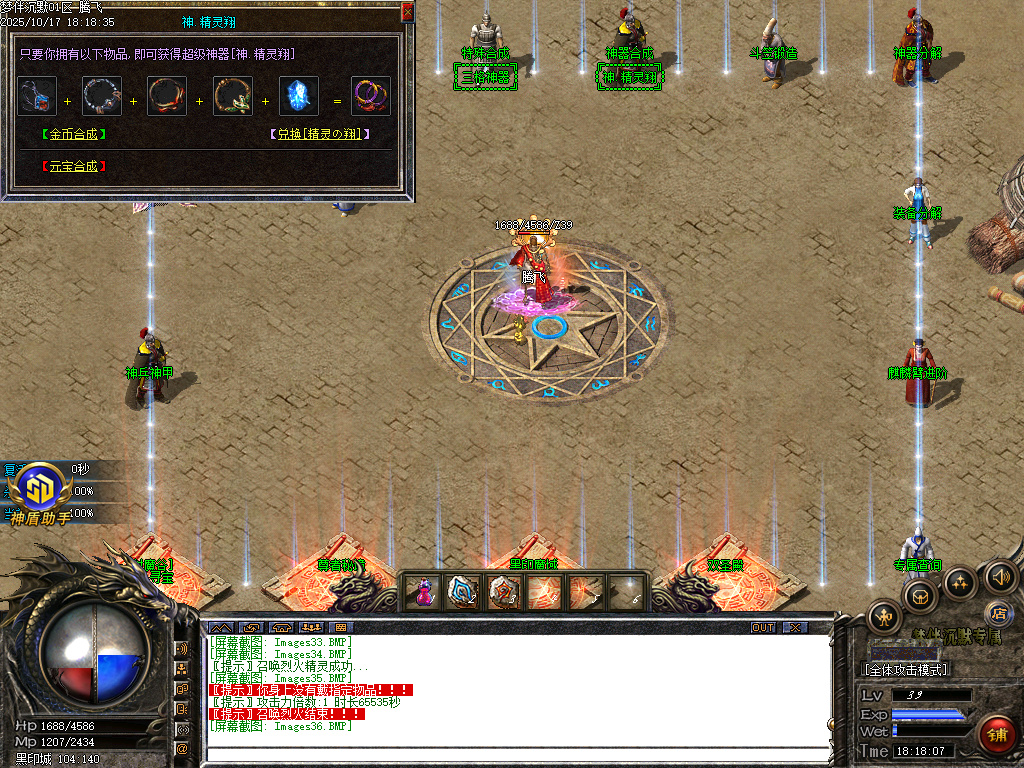Close the 神.精灵翔 crafting dialog
This screenshot has height=768, width=1024.
click(x=407, y=12)
